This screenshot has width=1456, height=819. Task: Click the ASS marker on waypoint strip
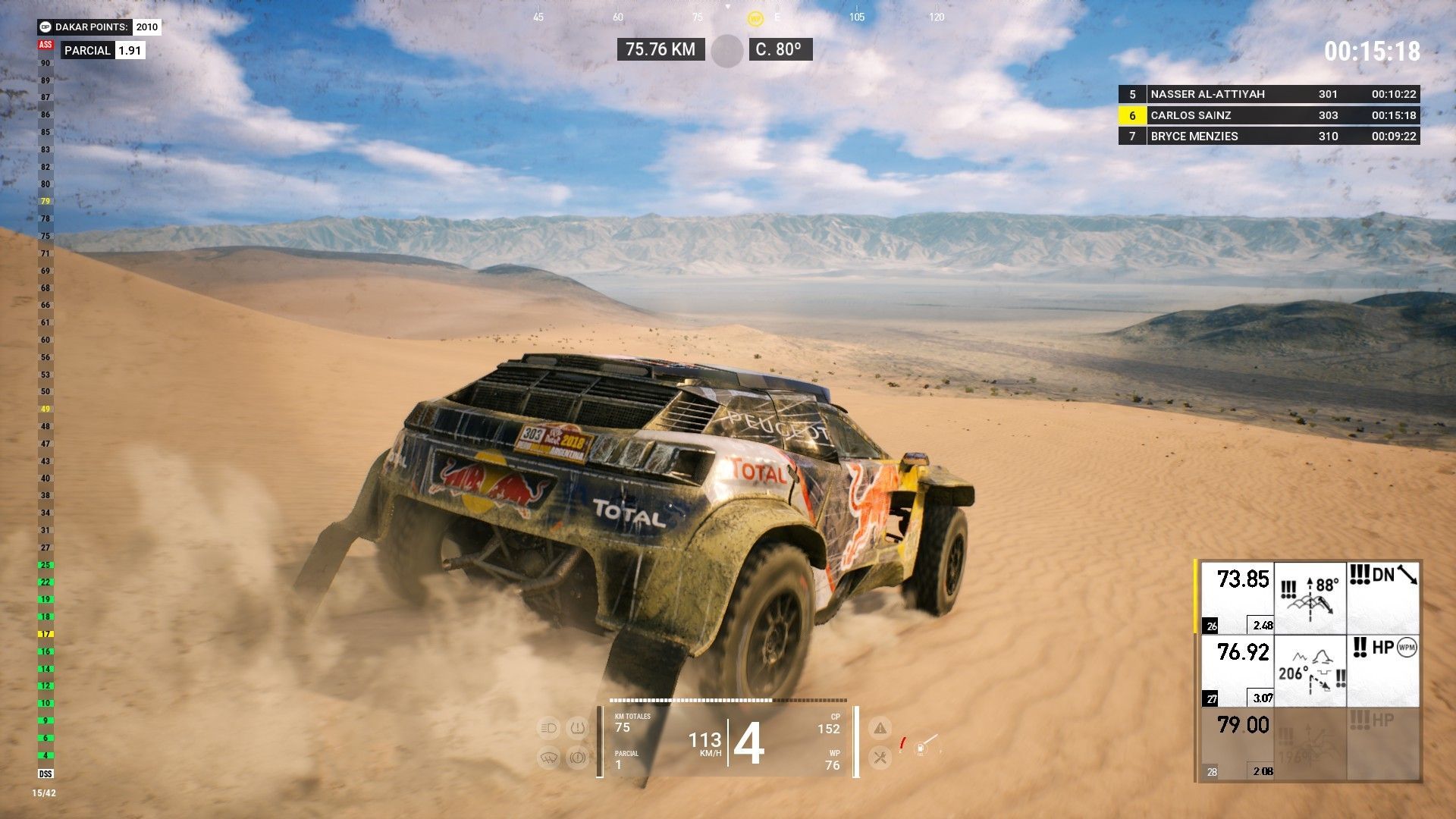click(45, 45)
